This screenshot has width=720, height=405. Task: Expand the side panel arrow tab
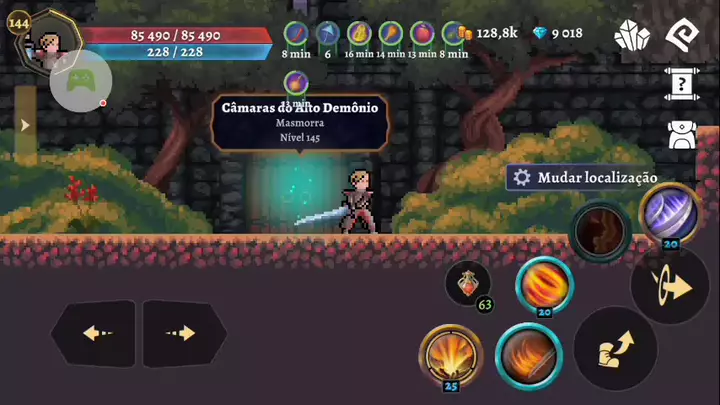26,125
